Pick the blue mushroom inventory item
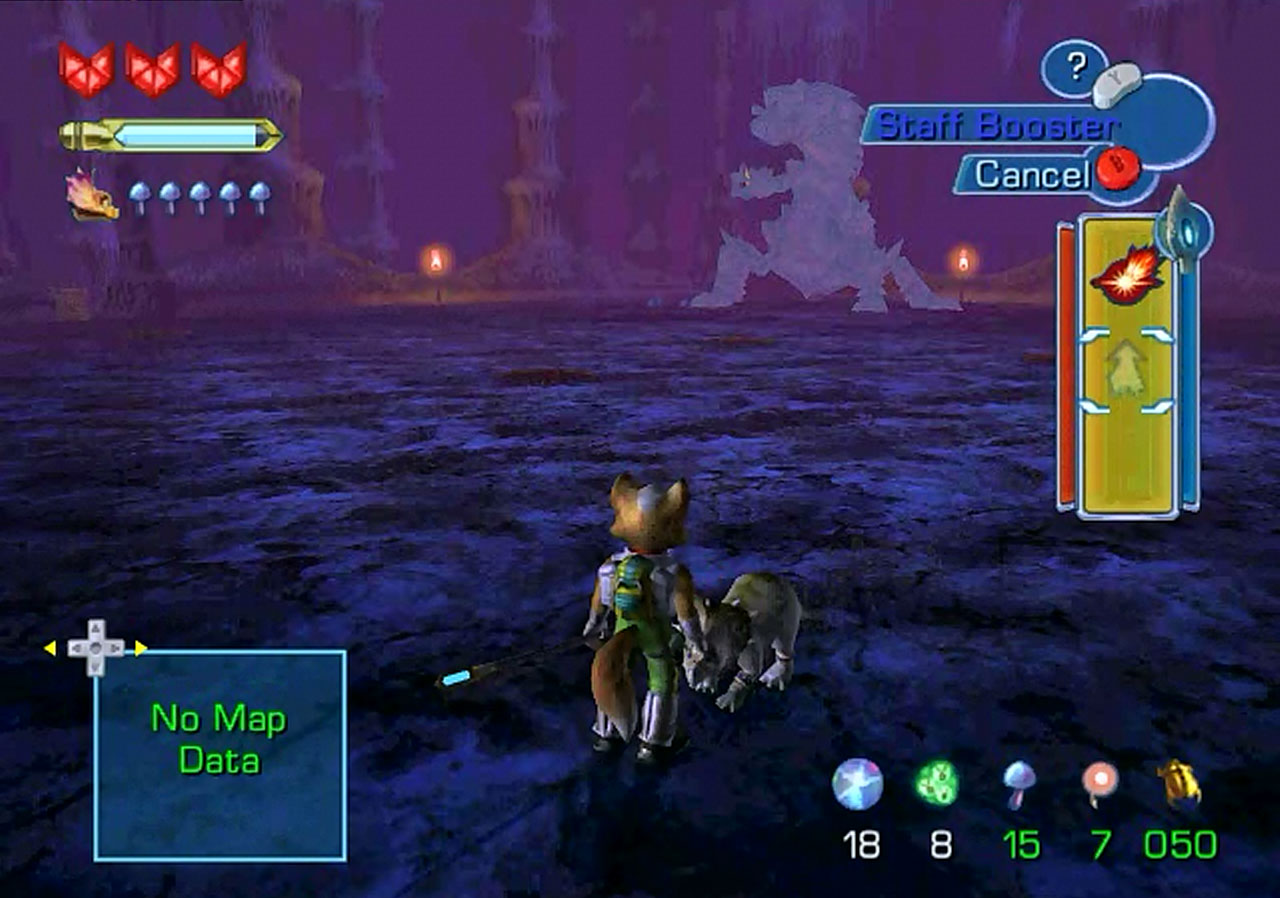The width and height of the screenshot is (1280, 898). [1019, 784]
